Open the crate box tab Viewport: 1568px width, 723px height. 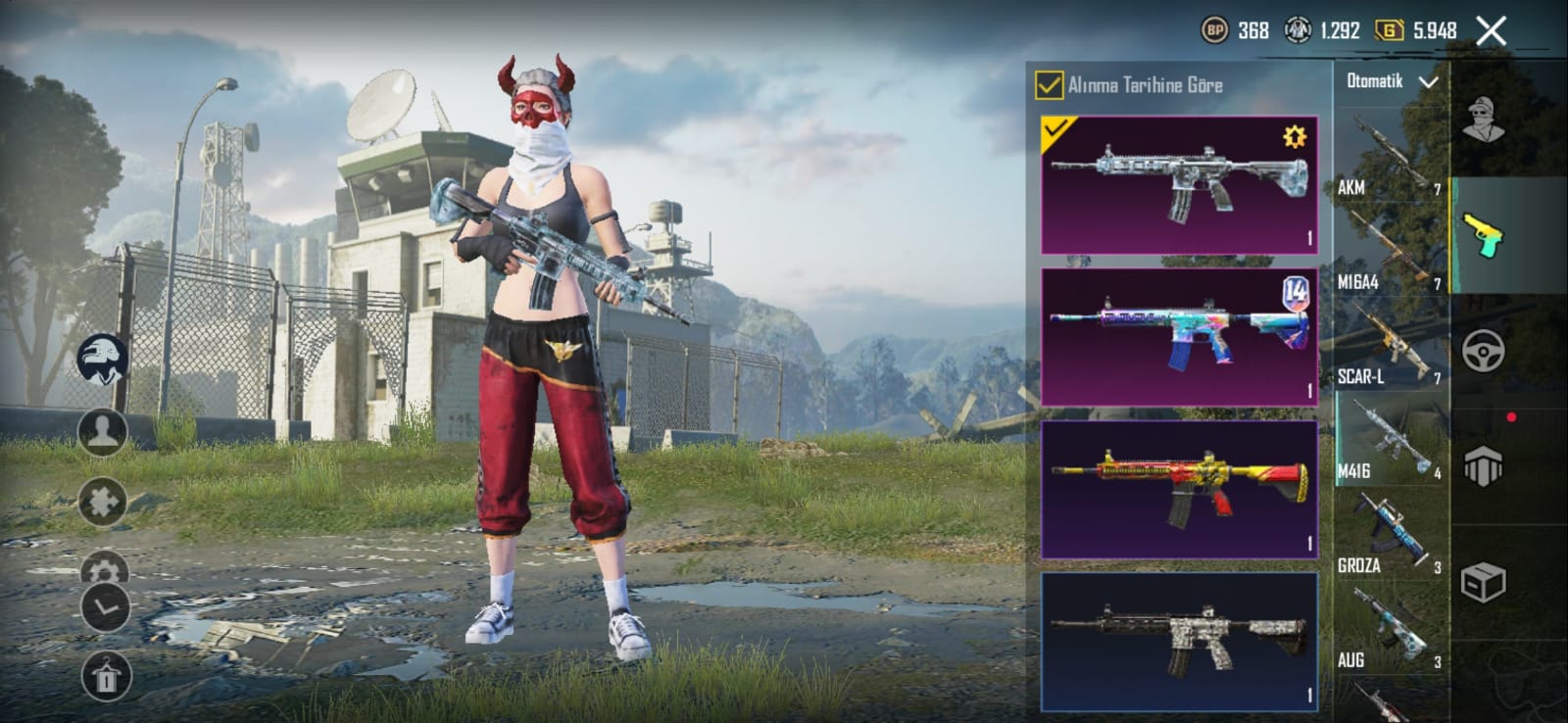click(x=1484, y=583)
